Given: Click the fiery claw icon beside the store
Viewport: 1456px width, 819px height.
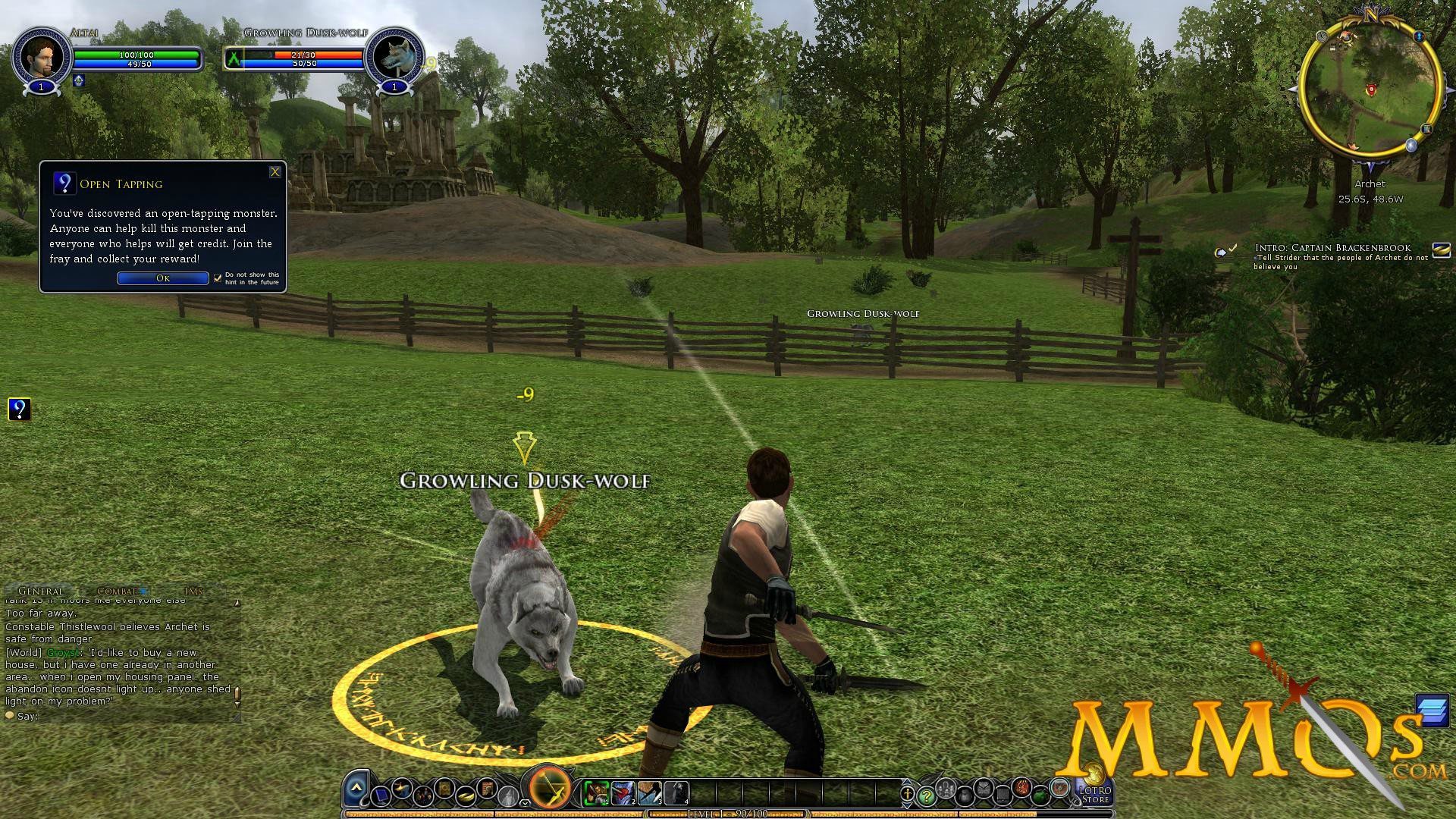Looking at the screenshot, I should [x=1022, y=789].
